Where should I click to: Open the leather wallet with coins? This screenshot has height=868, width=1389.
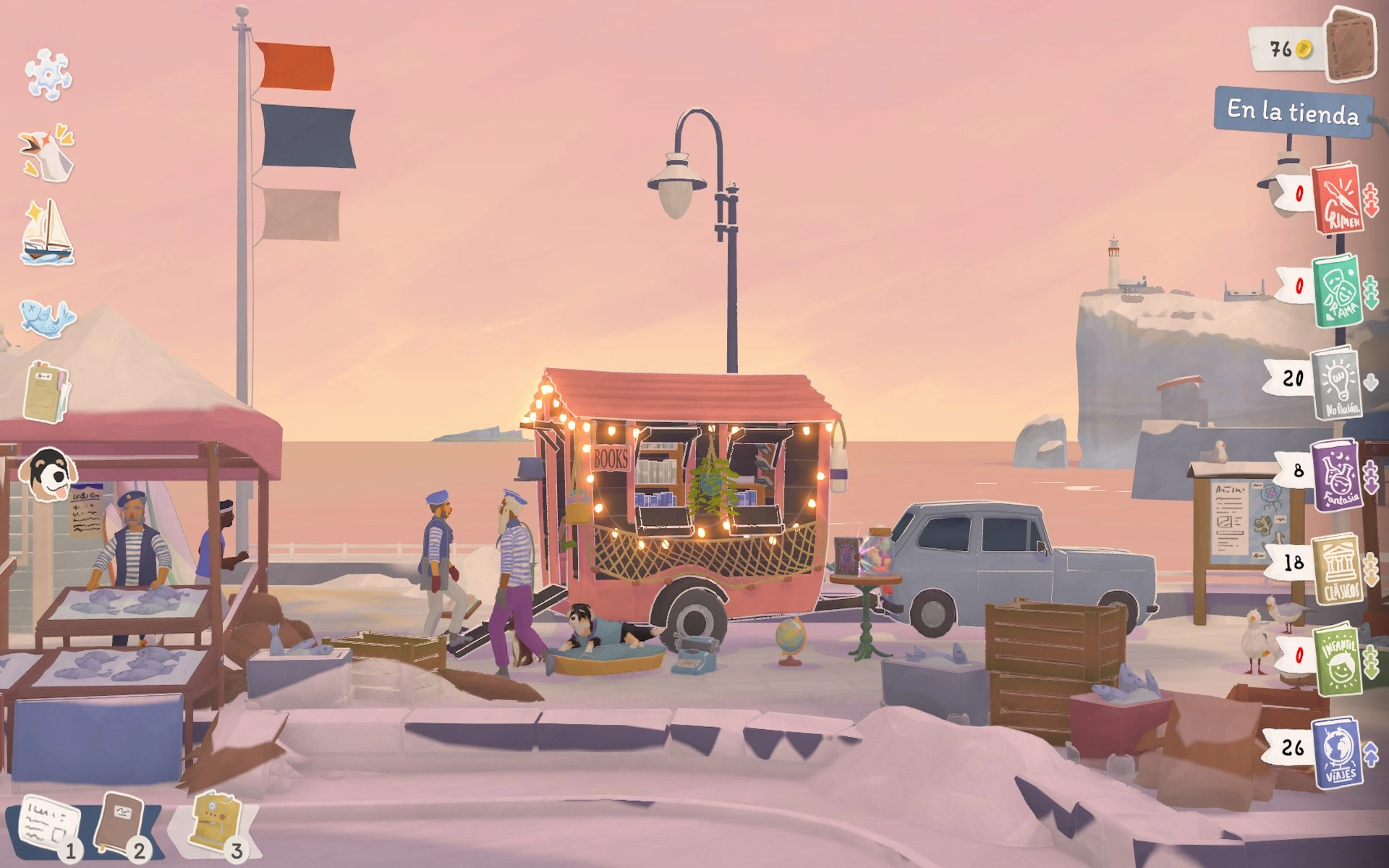pos(1350,46)
